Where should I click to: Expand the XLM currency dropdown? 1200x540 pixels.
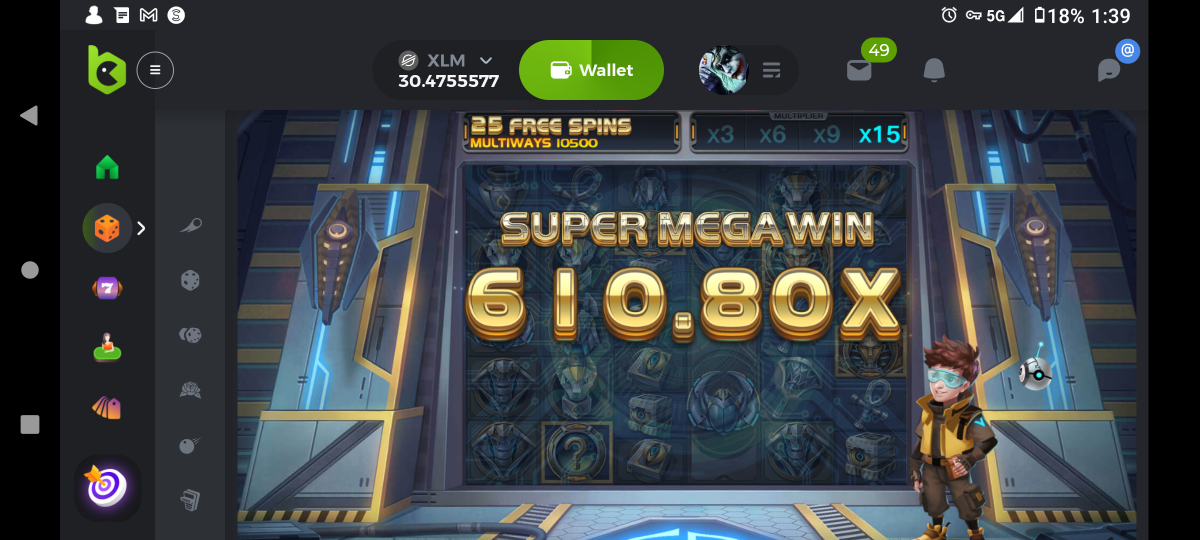(x=486, y=60)
